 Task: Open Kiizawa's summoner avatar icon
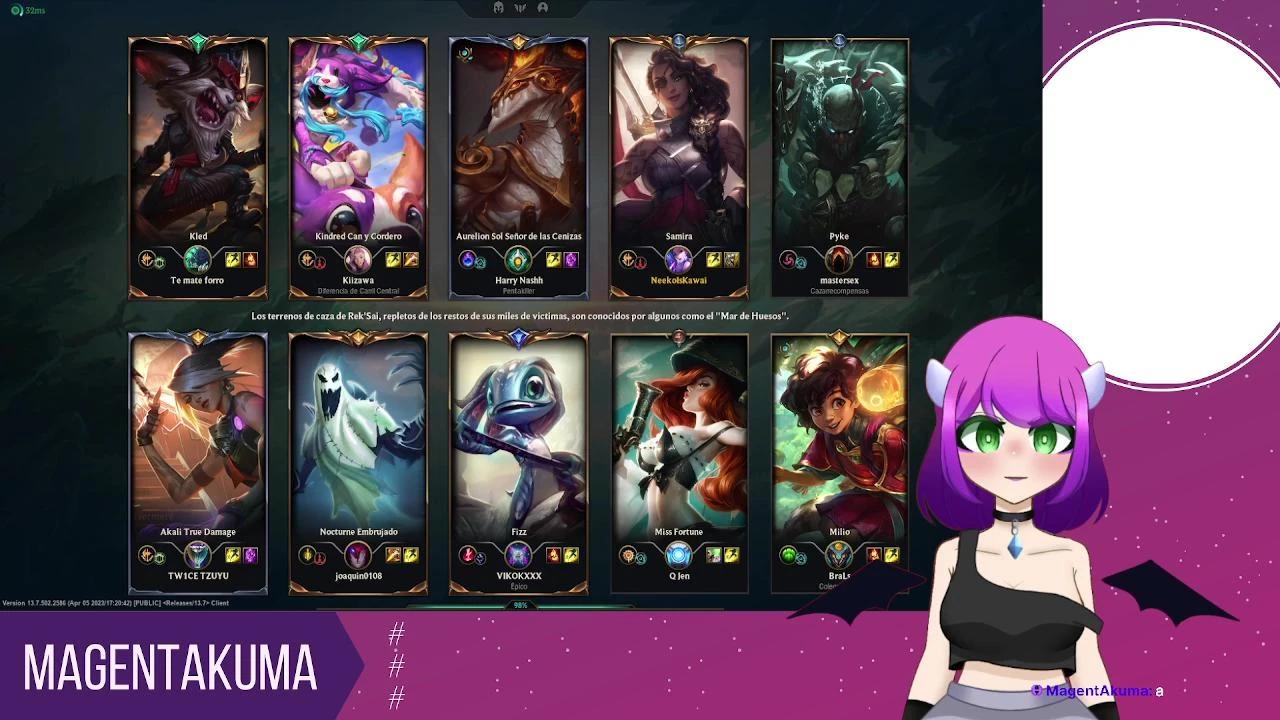pos(357,261)
